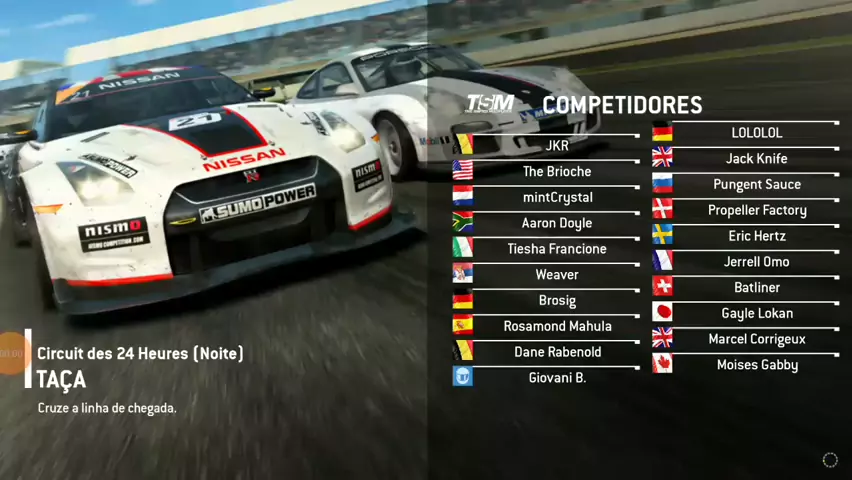Click Aaron Doyle's competitor entry
852x480 pixels.
[x=557, y=223]
